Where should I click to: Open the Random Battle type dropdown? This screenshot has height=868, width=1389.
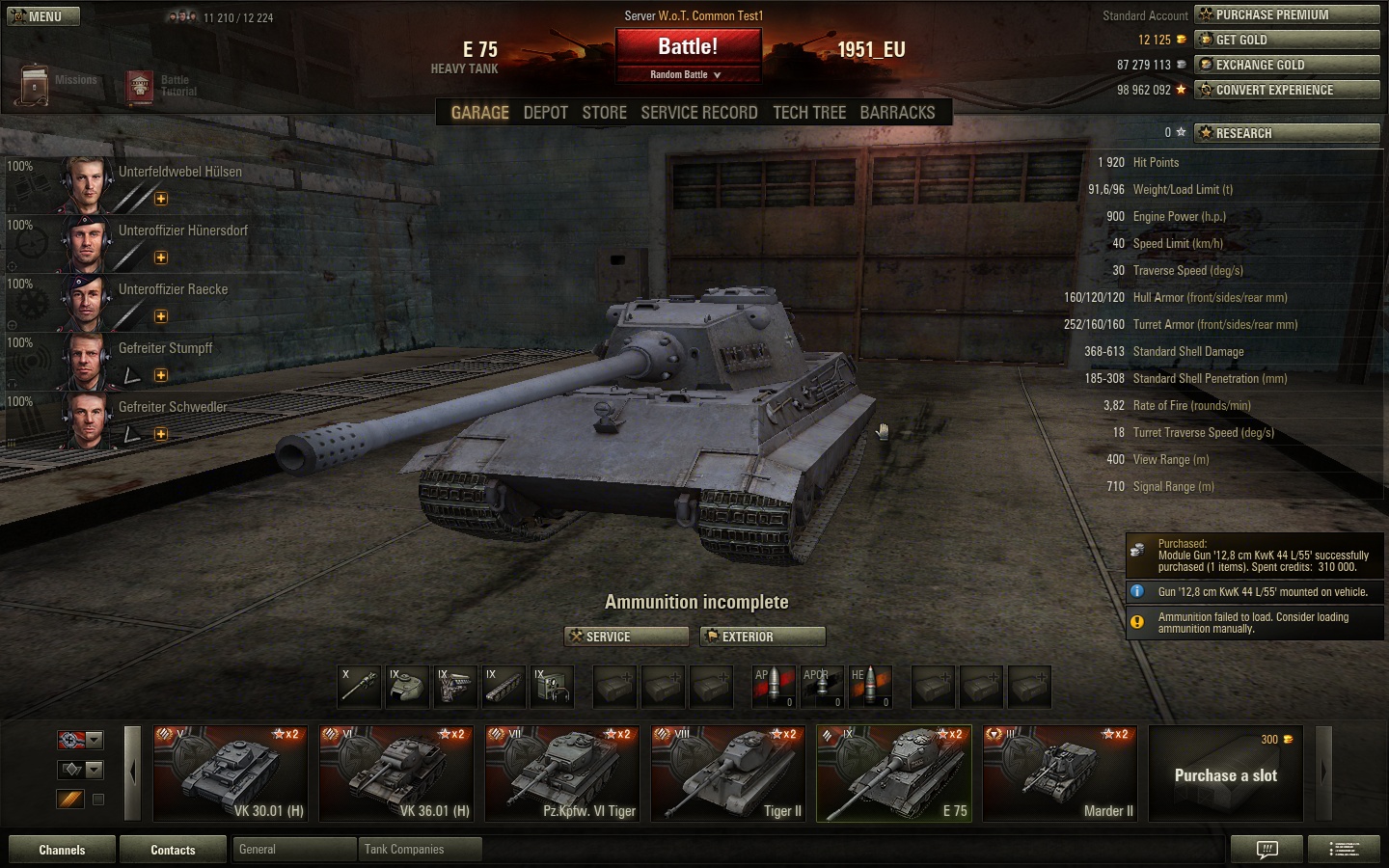(686, 75)
